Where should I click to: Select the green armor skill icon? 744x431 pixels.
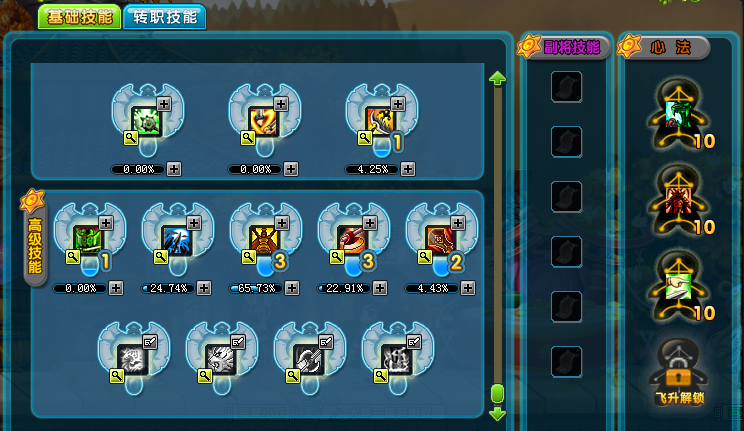[89, 238]
